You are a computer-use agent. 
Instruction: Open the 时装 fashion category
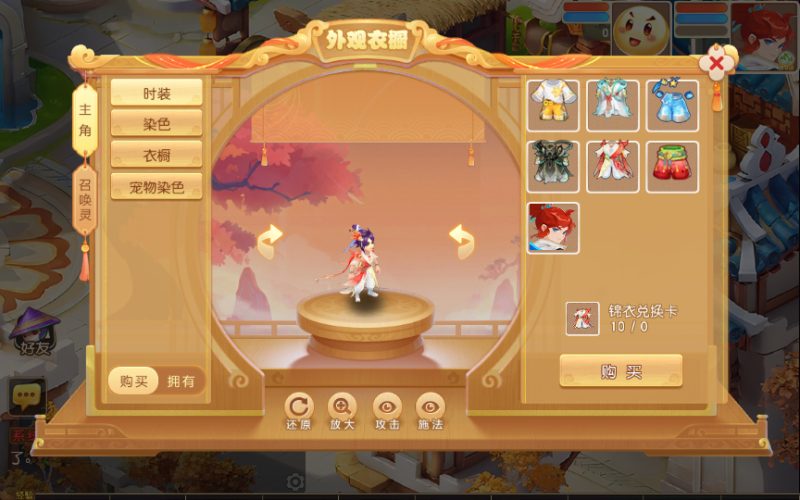click(x=156, y=93)
